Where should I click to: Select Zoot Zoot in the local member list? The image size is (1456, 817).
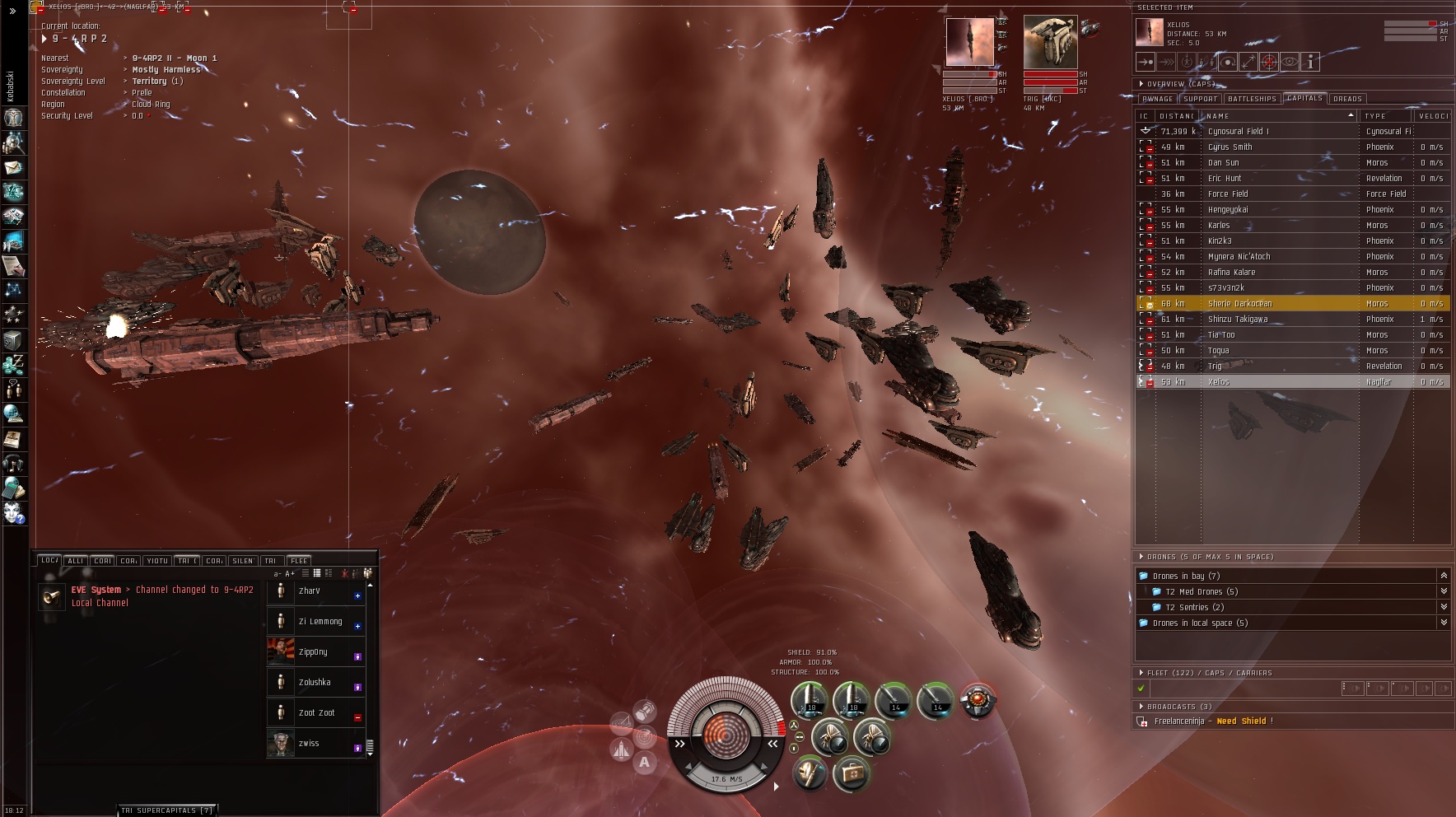pyautogui.click(x=316, y=713)
